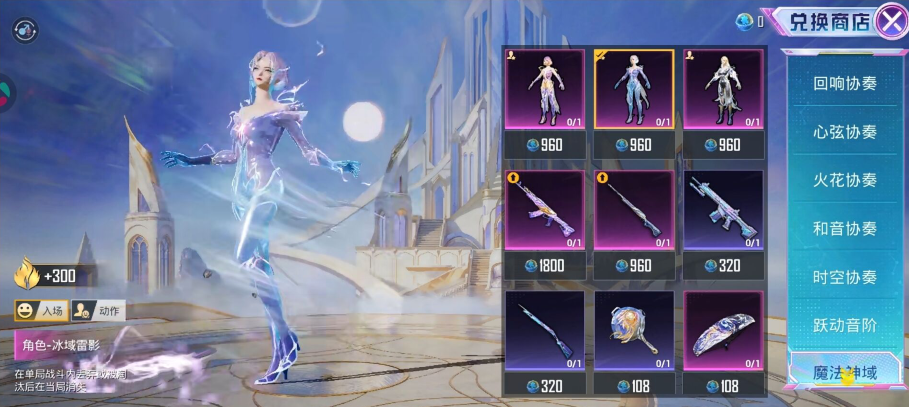
Task: Close the exchange shop with the X
Action: tap(890, 21)
